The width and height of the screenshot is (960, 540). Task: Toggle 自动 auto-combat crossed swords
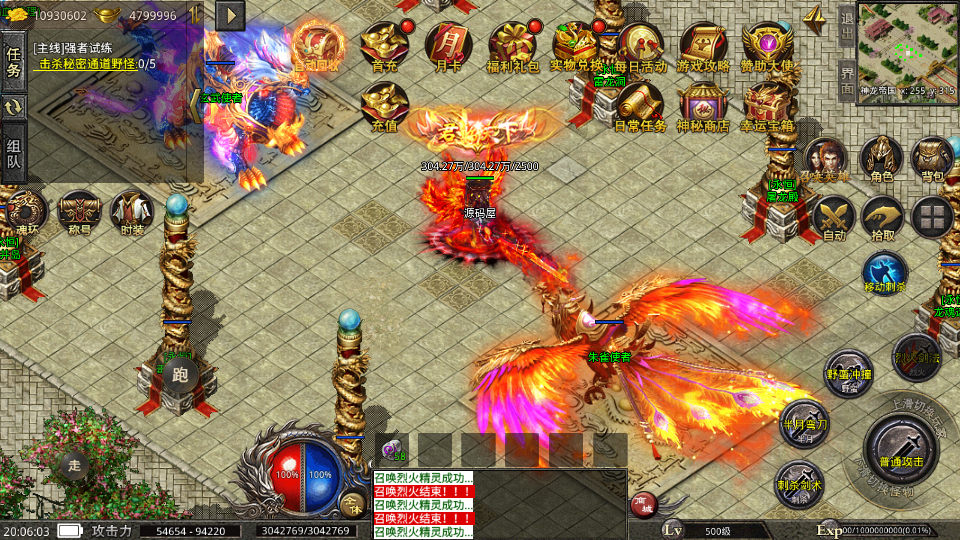point(832,215)
